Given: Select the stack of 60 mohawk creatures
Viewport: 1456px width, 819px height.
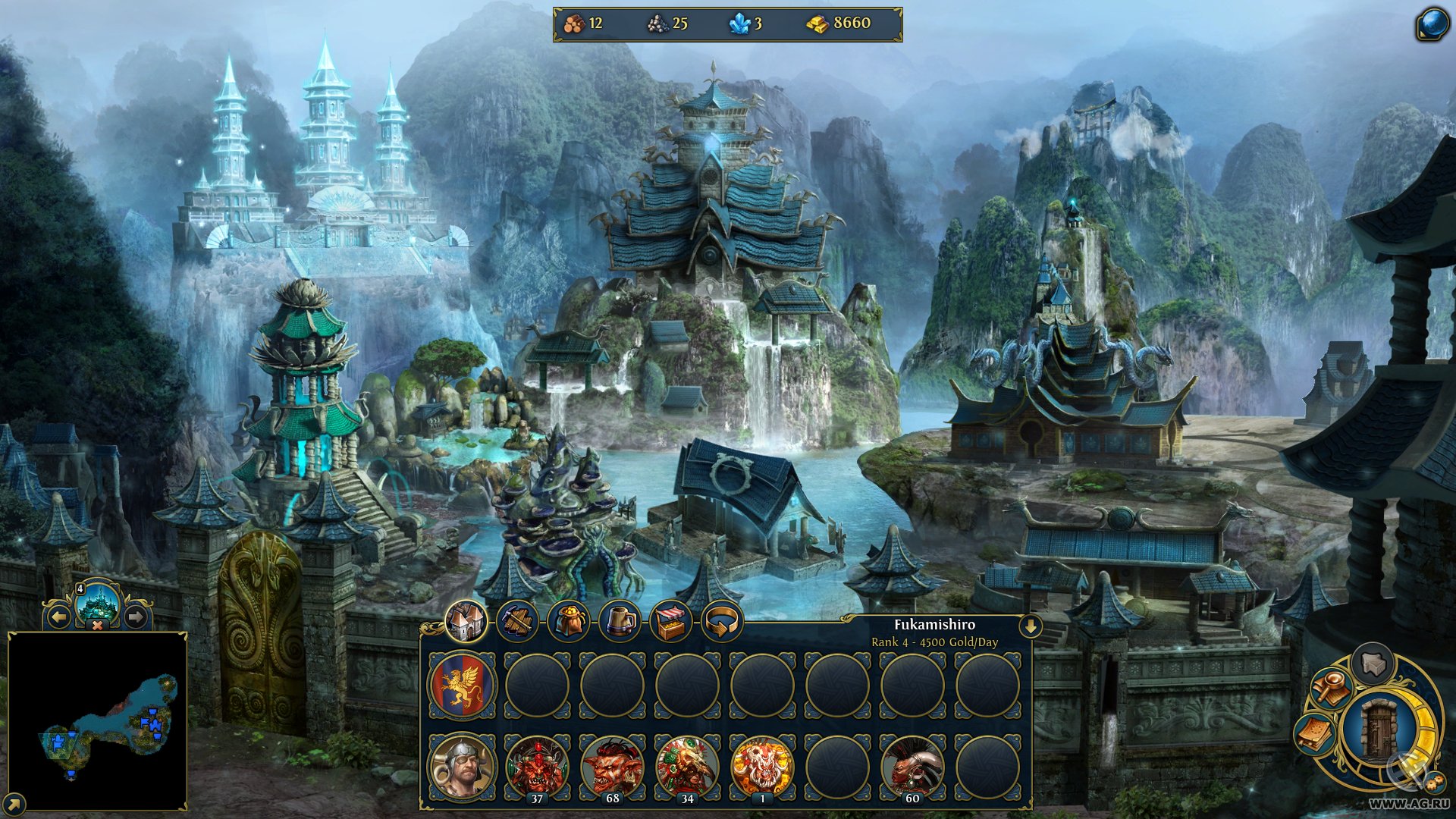Looking at the screenshot, I should [912, 766].
